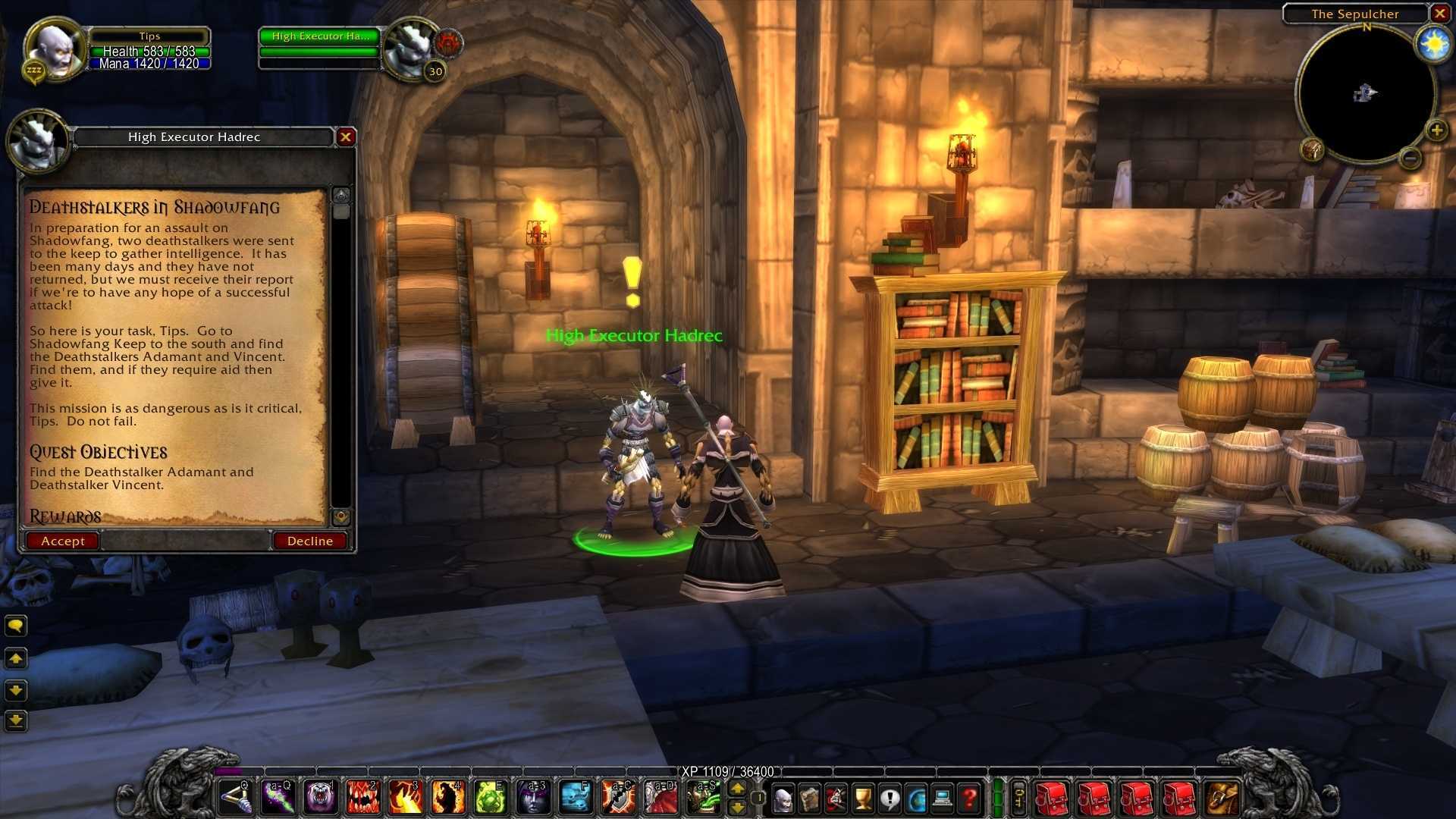
Task: Open the tracking button on the minimap
Action: [x=1312, y=149]
